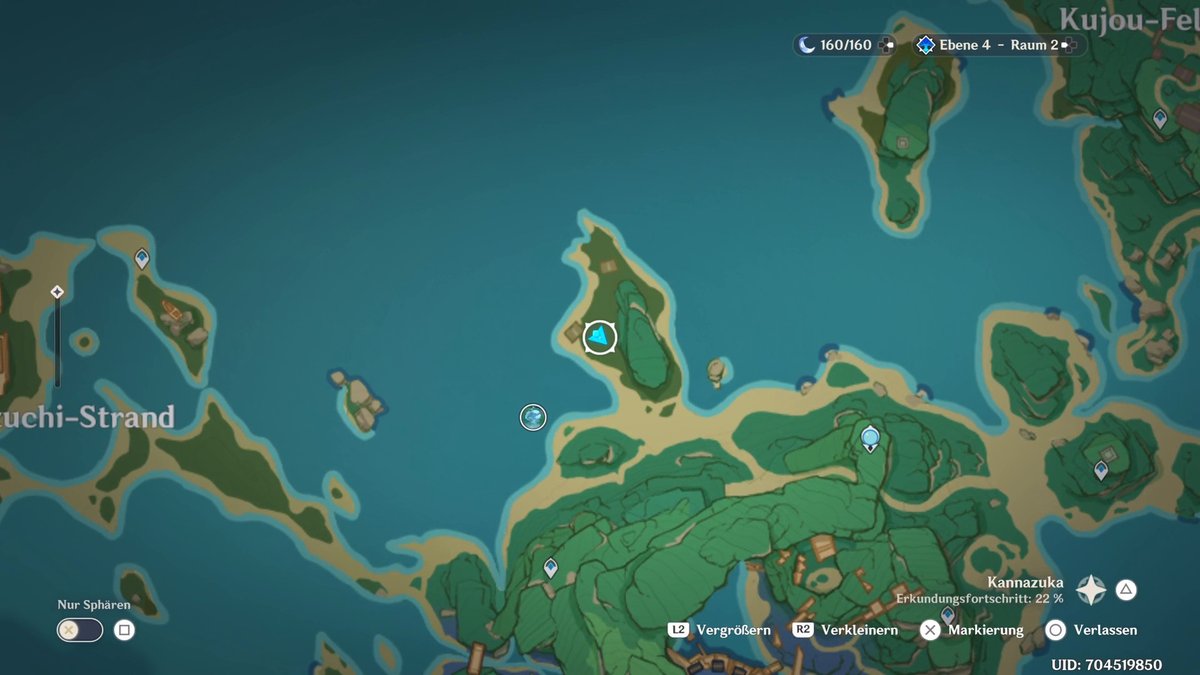Screen dimensions: 1200x675
Task: Select the teleport waypoint below the Kujou label
Action: (1160, 119)
